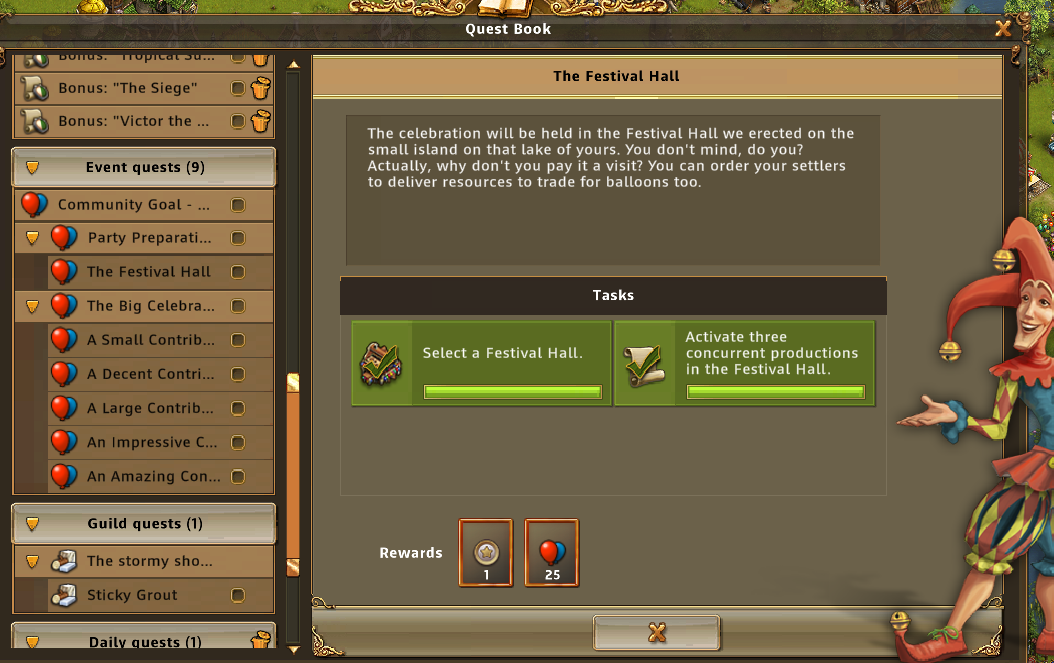Click the three concurrent productions task
Screen dimensions: 1054x663
tap(744, 363)
